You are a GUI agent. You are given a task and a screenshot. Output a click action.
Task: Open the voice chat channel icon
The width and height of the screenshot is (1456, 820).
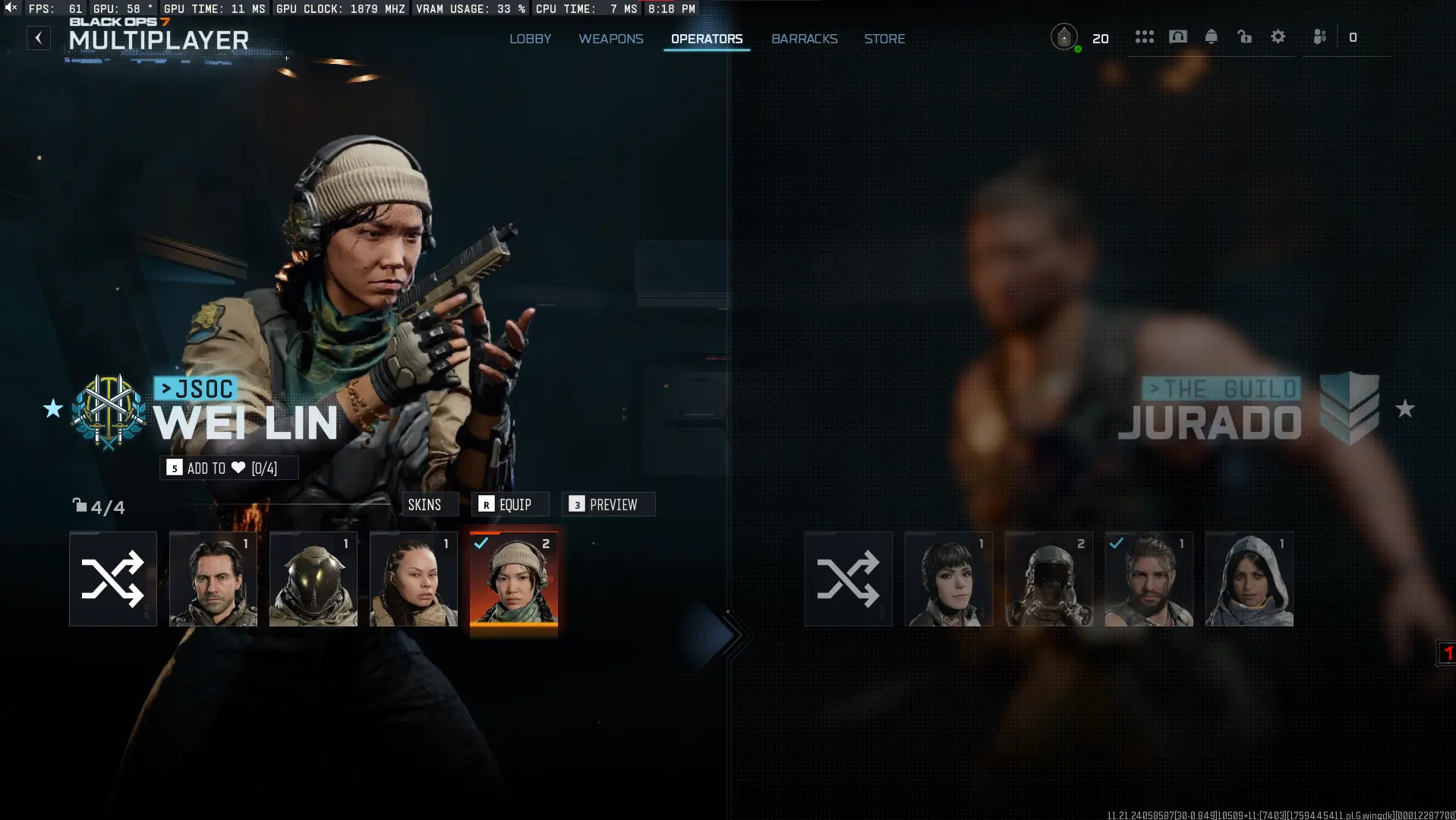1177,36
